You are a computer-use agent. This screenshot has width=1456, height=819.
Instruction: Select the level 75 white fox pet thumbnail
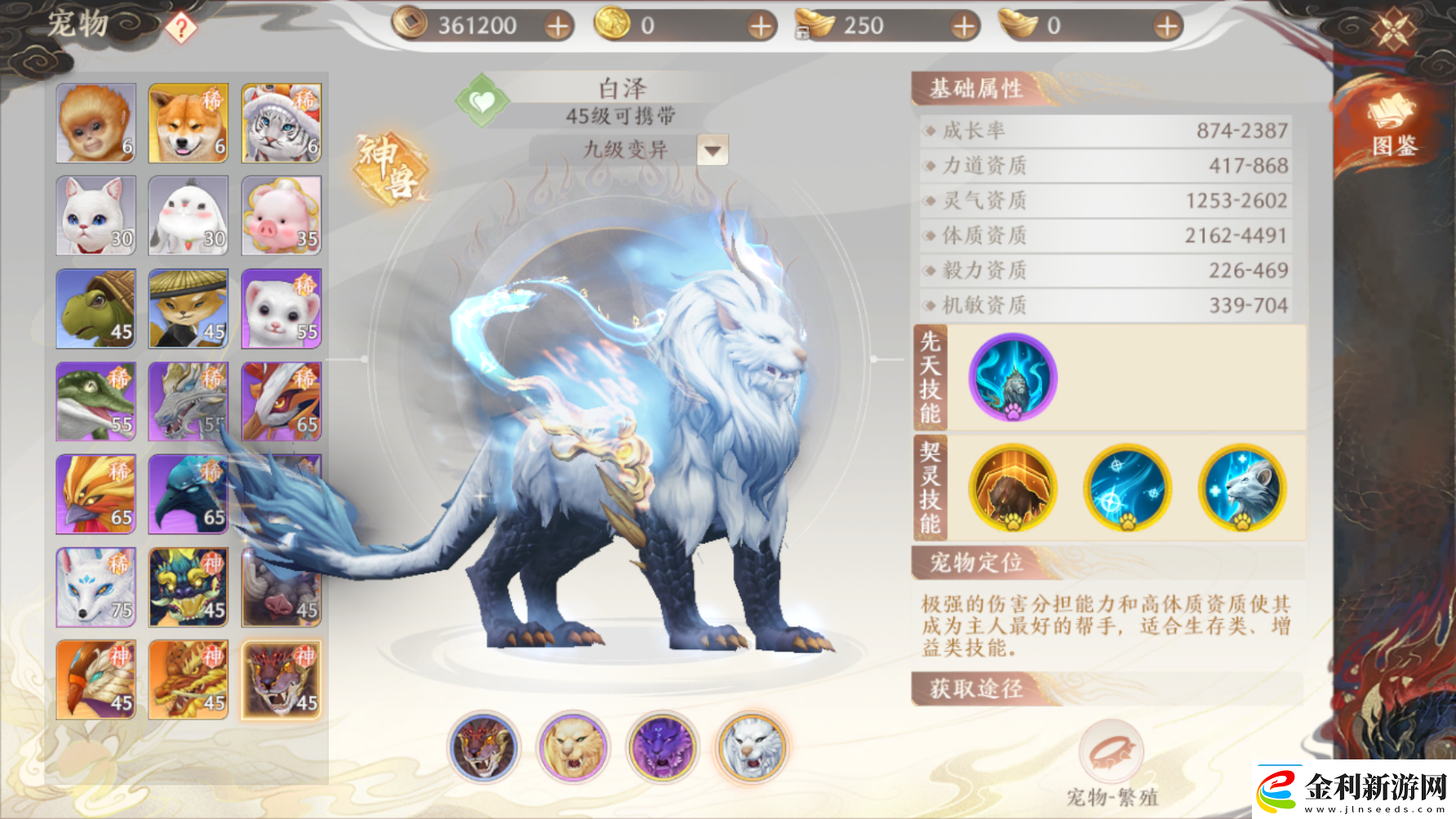click(x=94, y=587)
